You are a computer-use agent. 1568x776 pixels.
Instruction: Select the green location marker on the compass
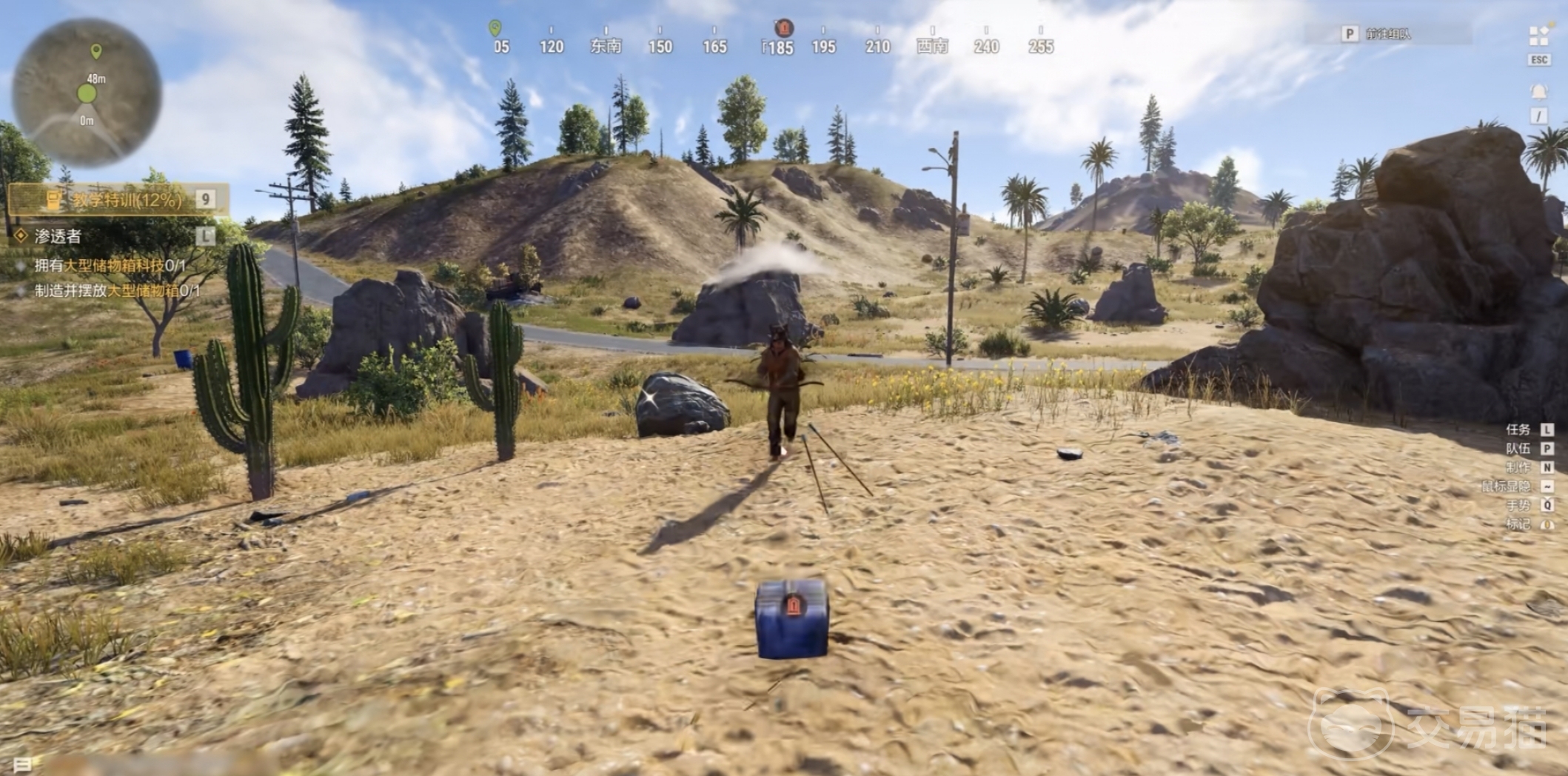495,28
